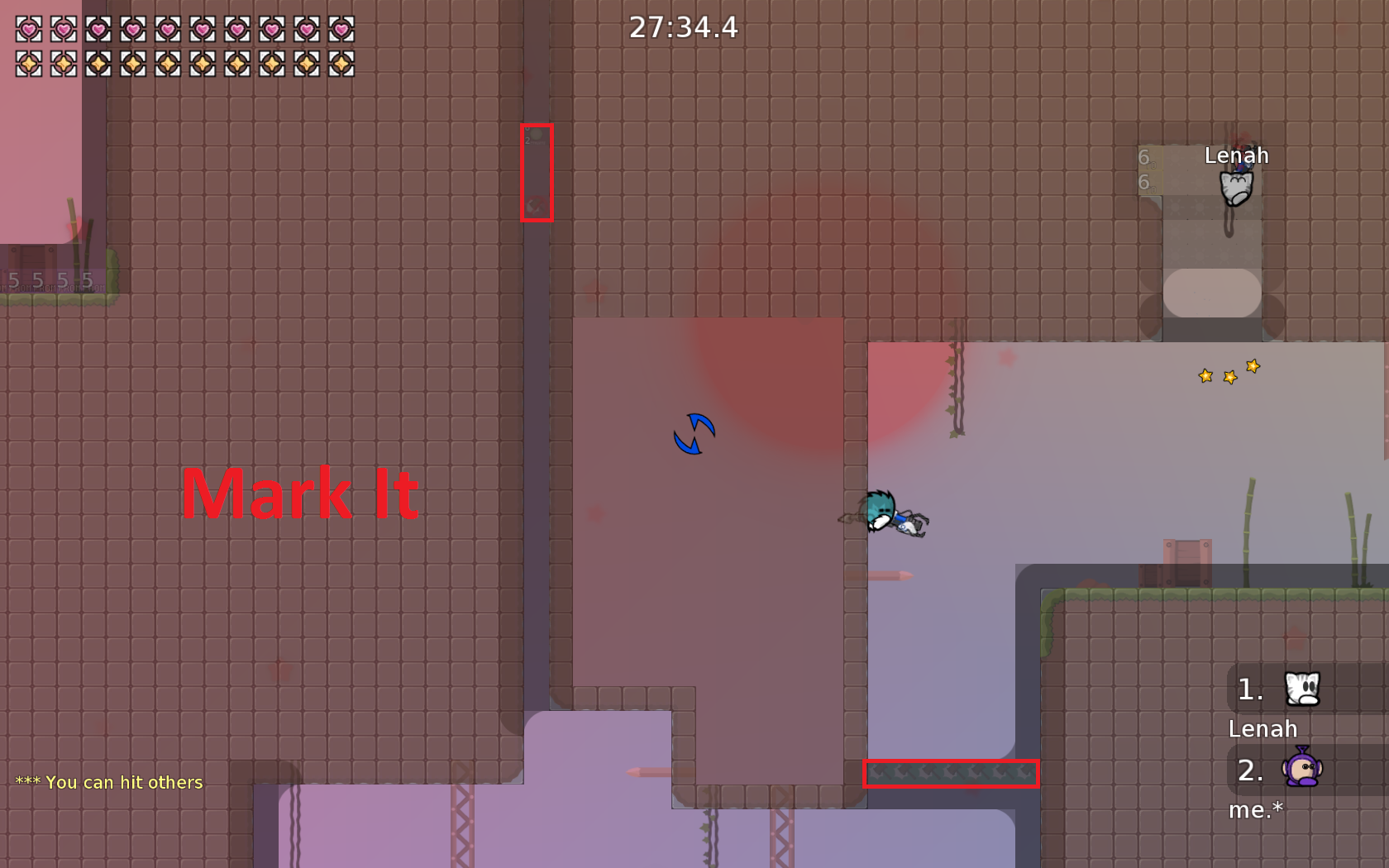1389x868 pixels.
Task: Click the highest gold star pickup
Action: click(1252, 365)
